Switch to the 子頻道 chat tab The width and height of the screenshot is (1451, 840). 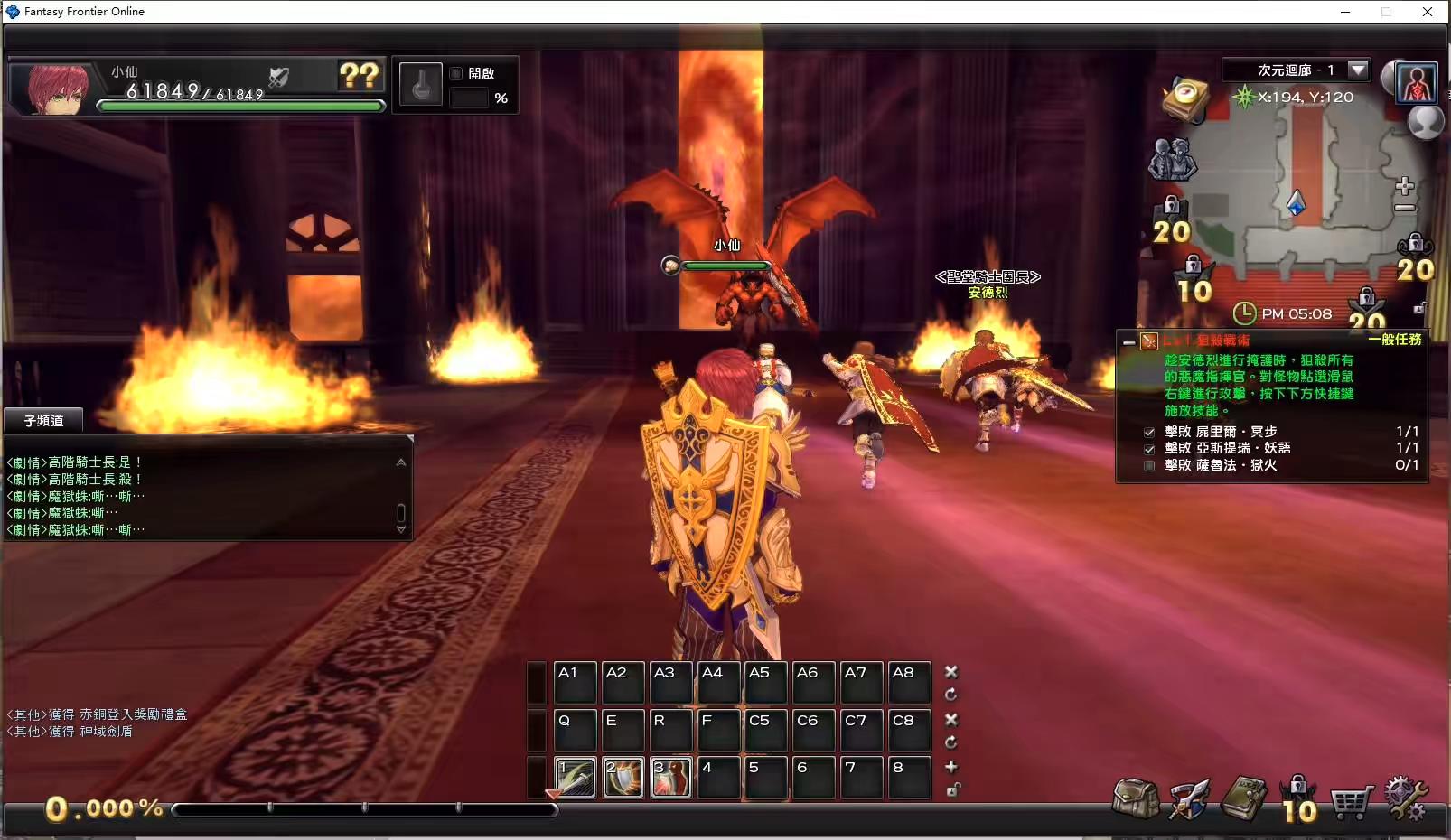[x=42, y=420]
